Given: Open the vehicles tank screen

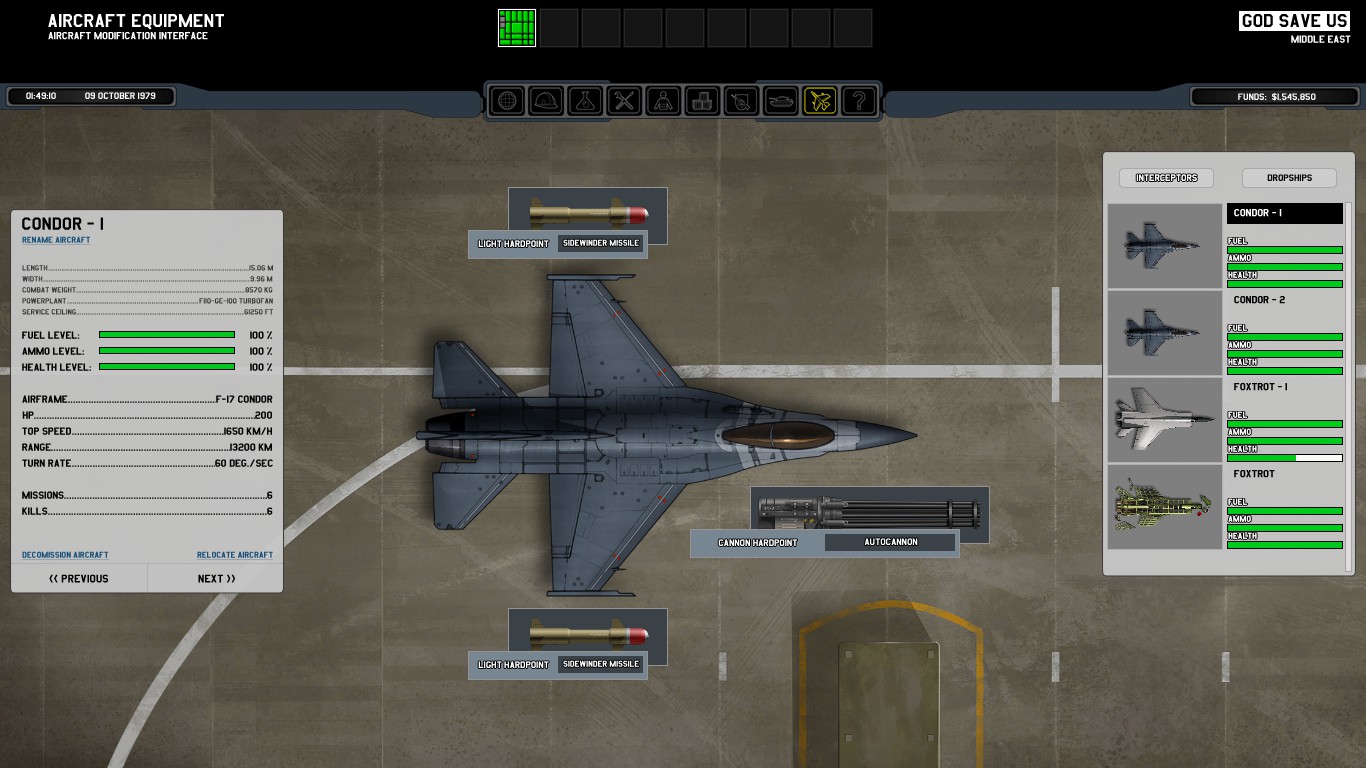Looking at the screenshot, I should pos(780,101).
